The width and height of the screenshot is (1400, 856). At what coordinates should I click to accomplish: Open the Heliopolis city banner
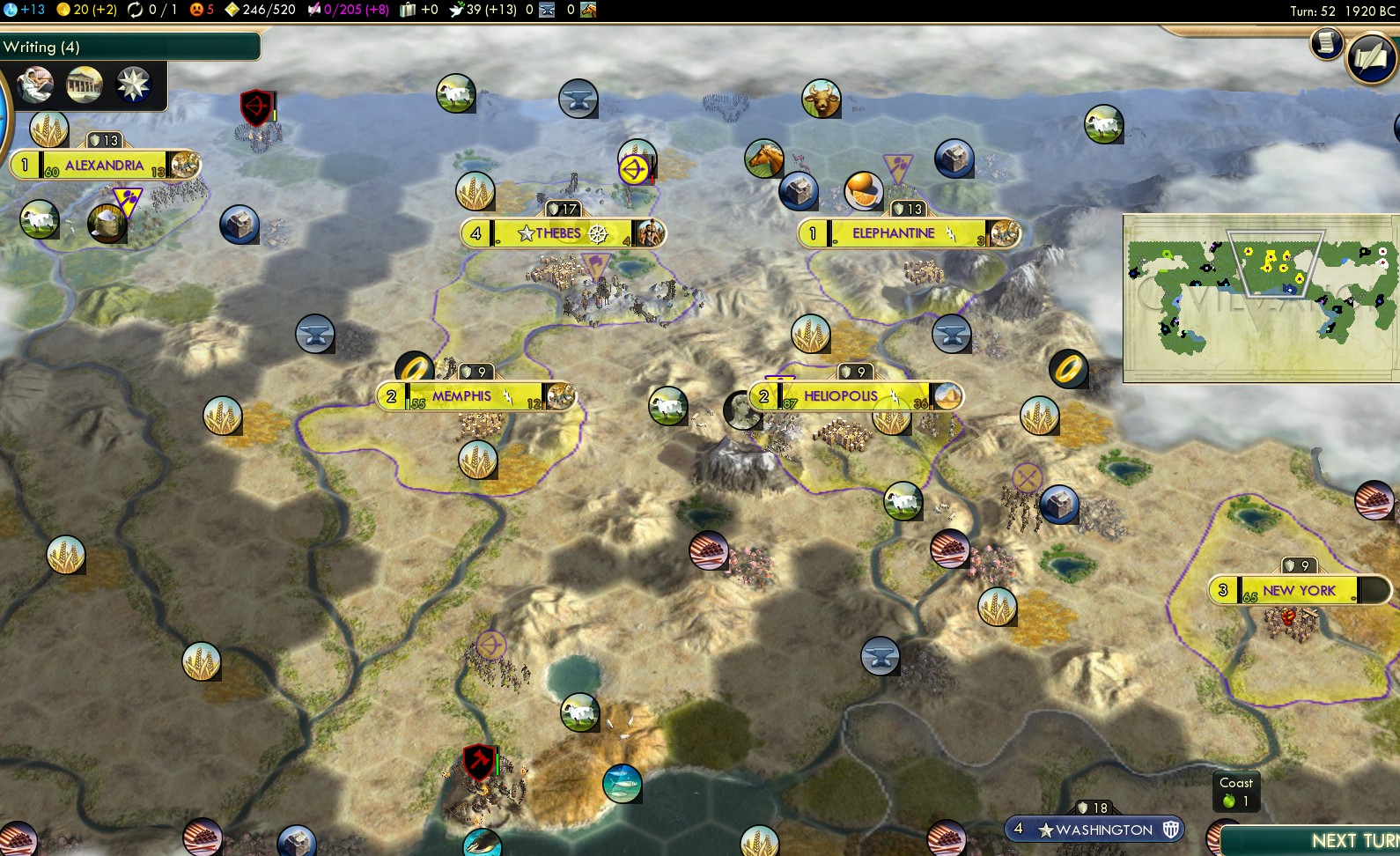840,396
